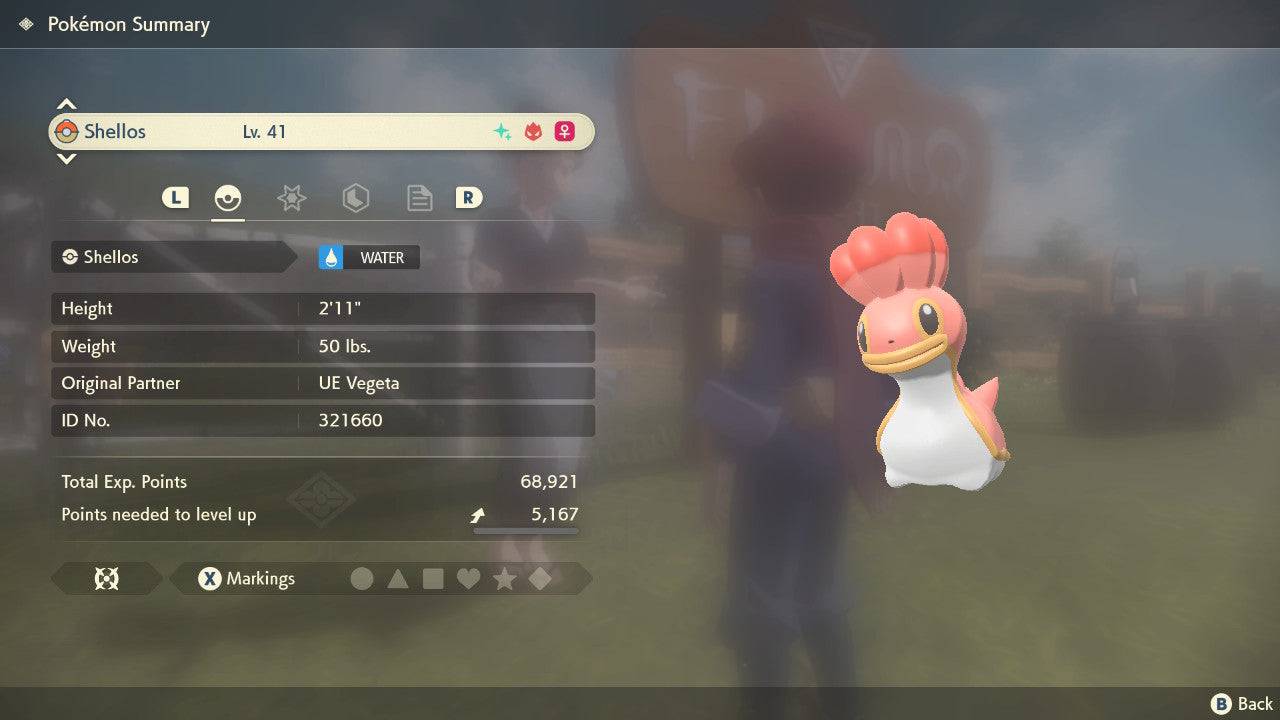Toggle the square marking
Screen dimensions: 1280x720
433,578
